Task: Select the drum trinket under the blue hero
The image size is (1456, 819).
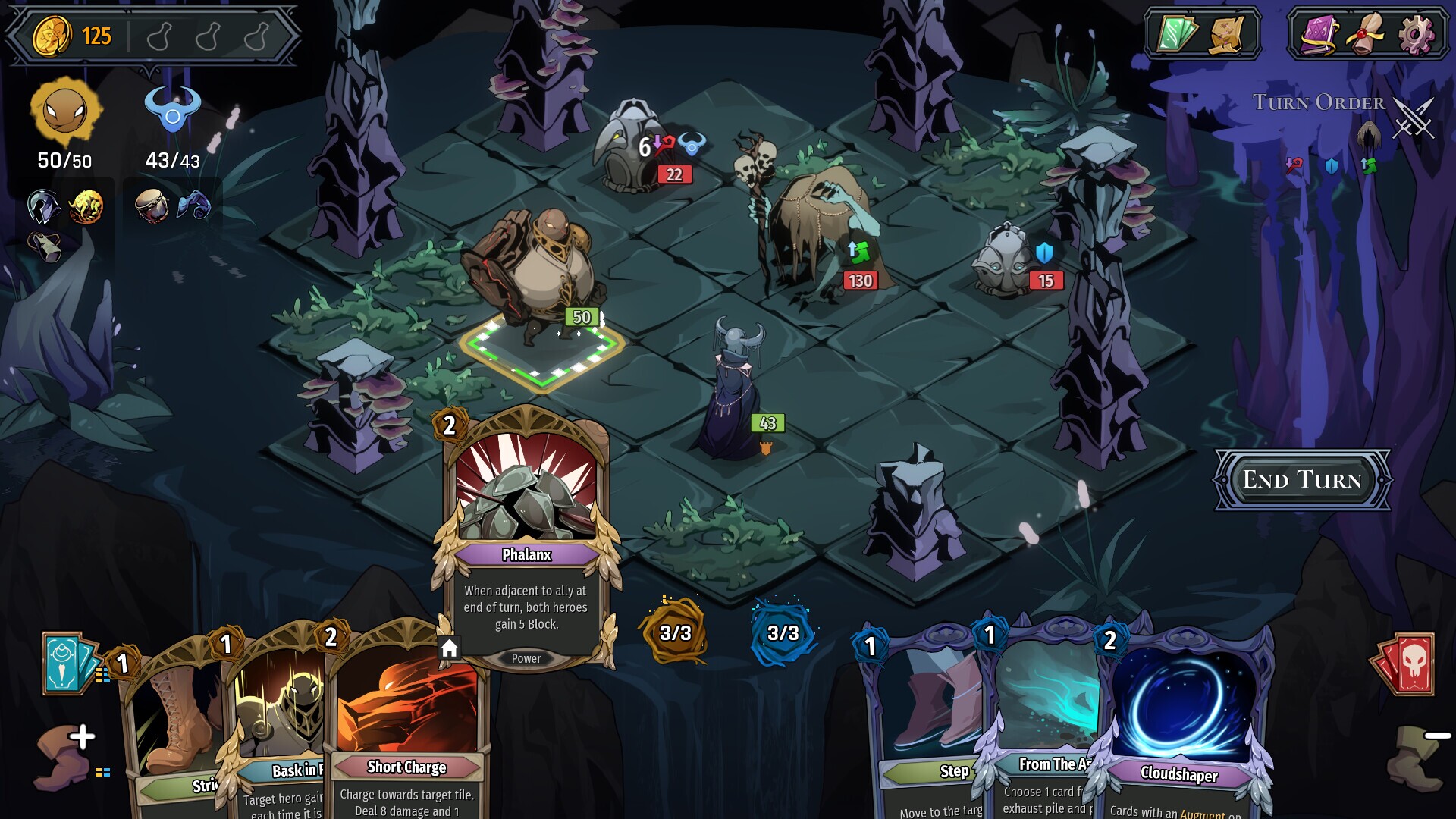Action: pos(154,206)
